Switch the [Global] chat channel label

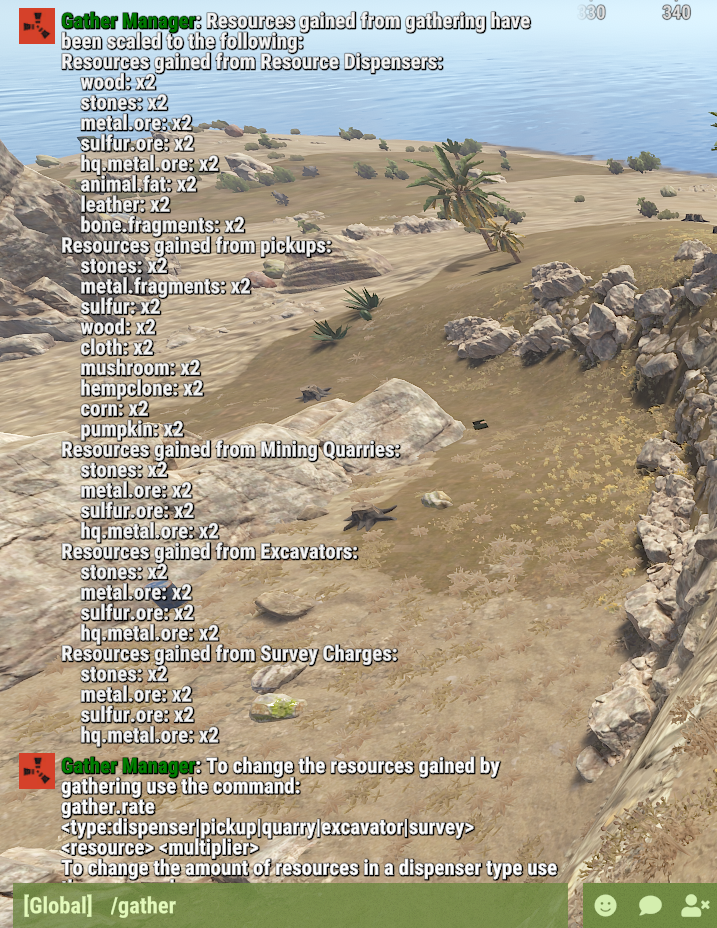(x=58, y=906)
